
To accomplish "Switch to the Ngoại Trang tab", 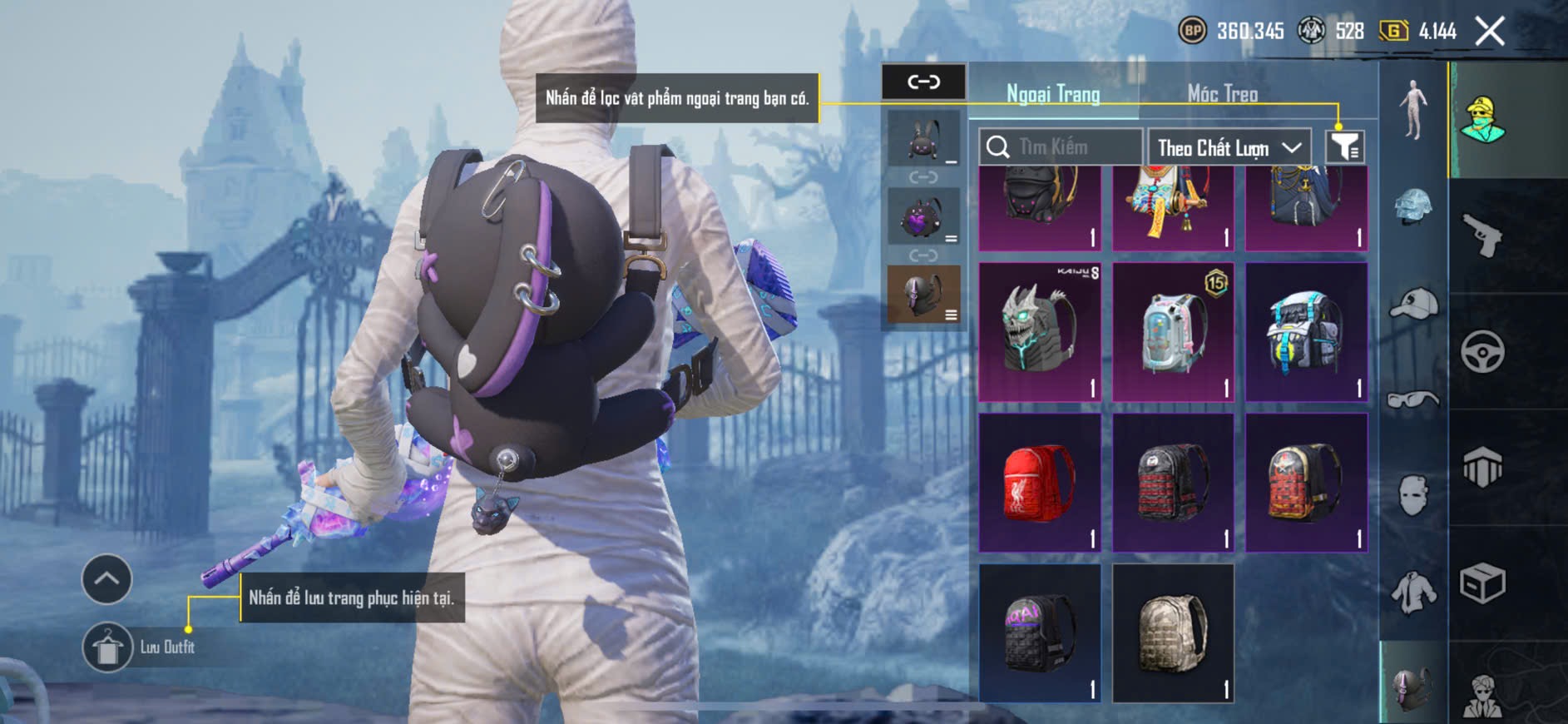I will [1053, 94].
